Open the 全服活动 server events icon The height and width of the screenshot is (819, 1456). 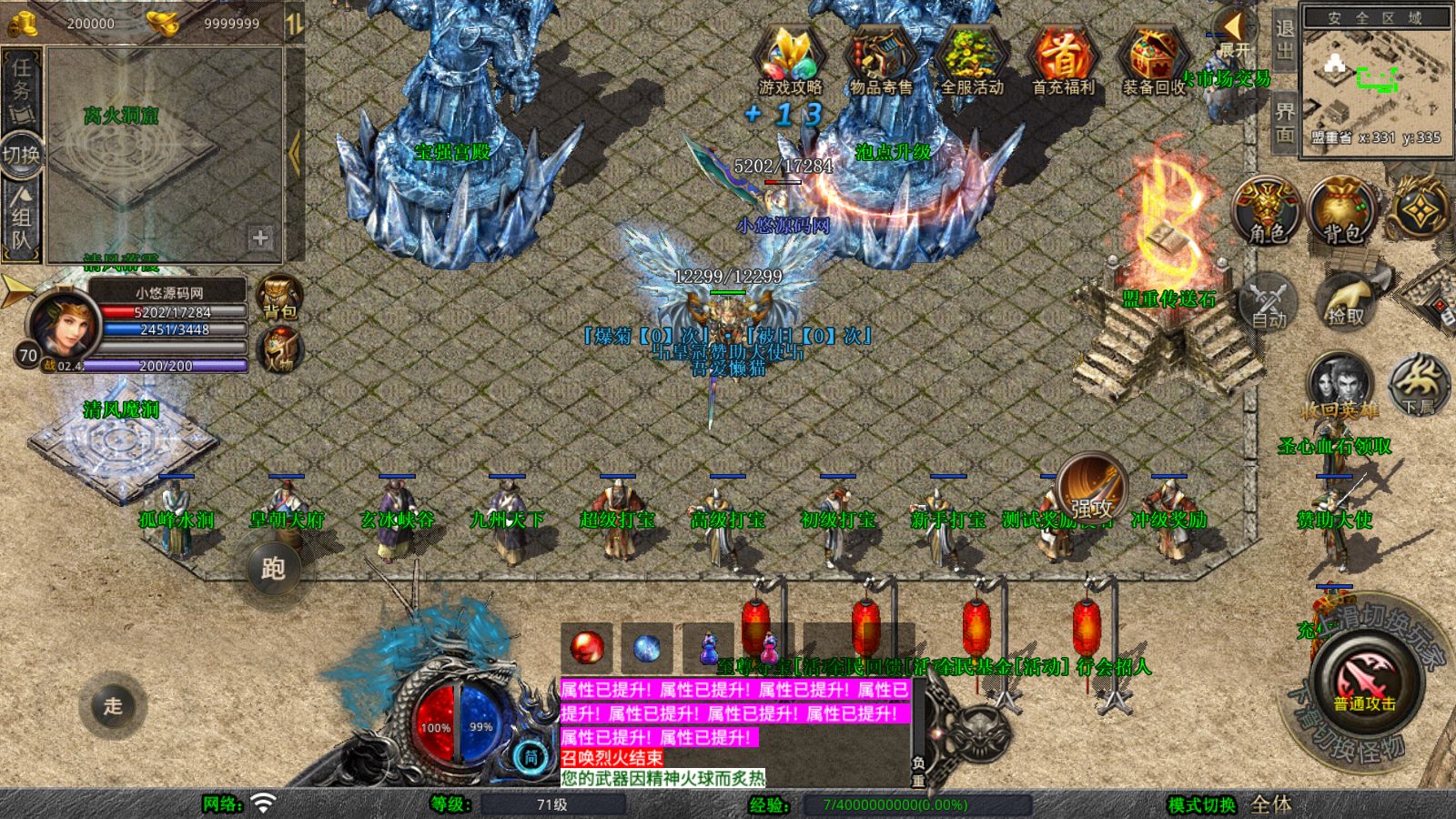click(x=971, y=60)
